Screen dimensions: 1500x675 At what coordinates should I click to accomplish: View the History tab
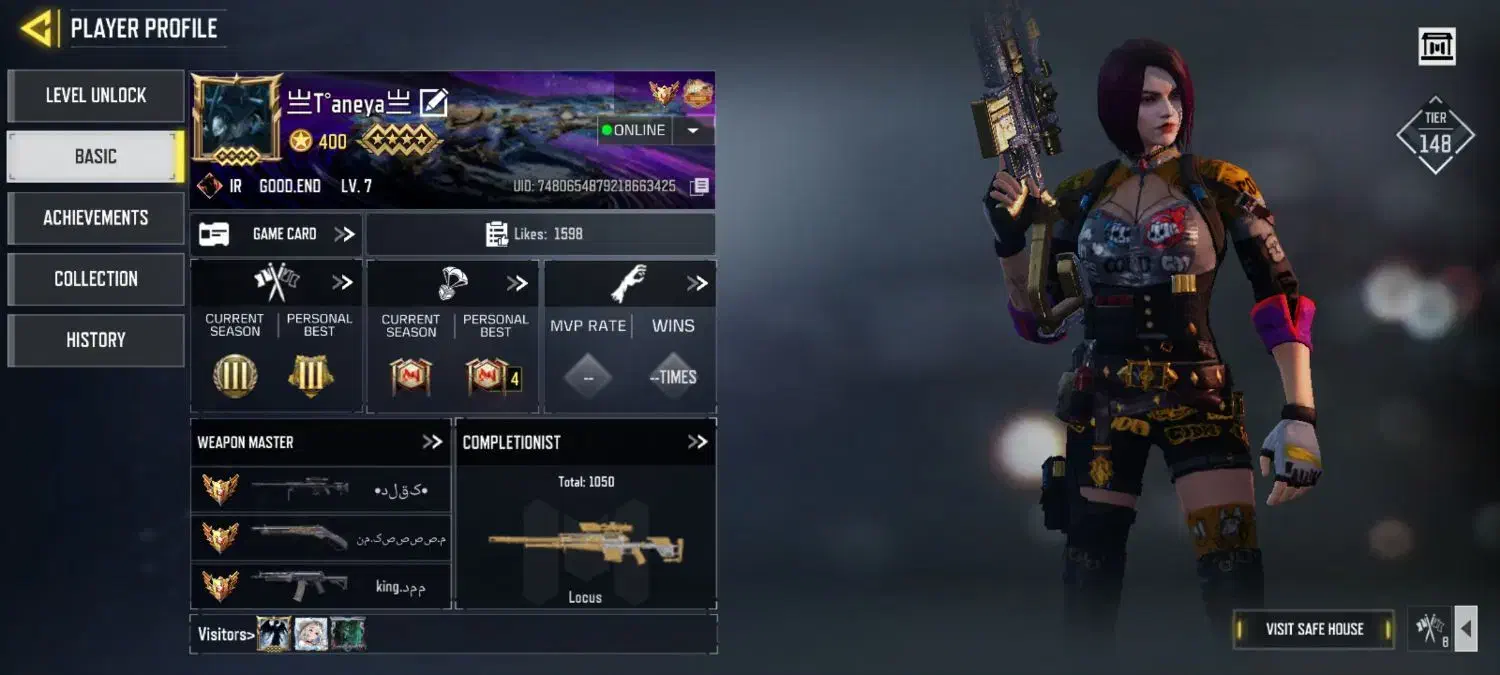pos(96,340)
